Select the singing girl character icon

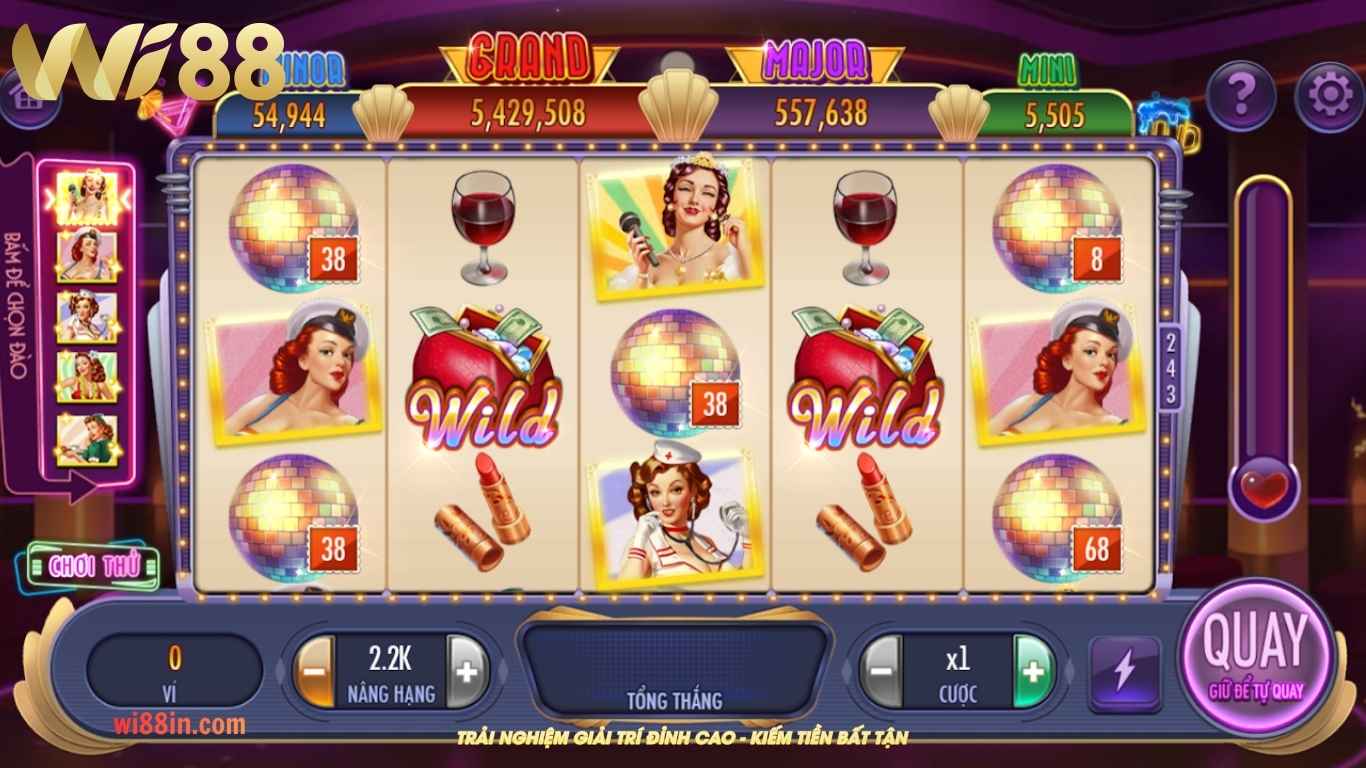87,197
